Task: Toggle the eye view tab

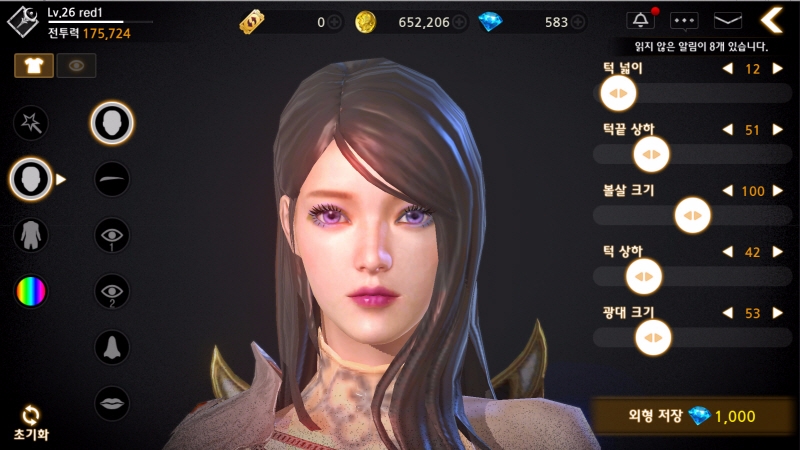Action: point(75,65)
